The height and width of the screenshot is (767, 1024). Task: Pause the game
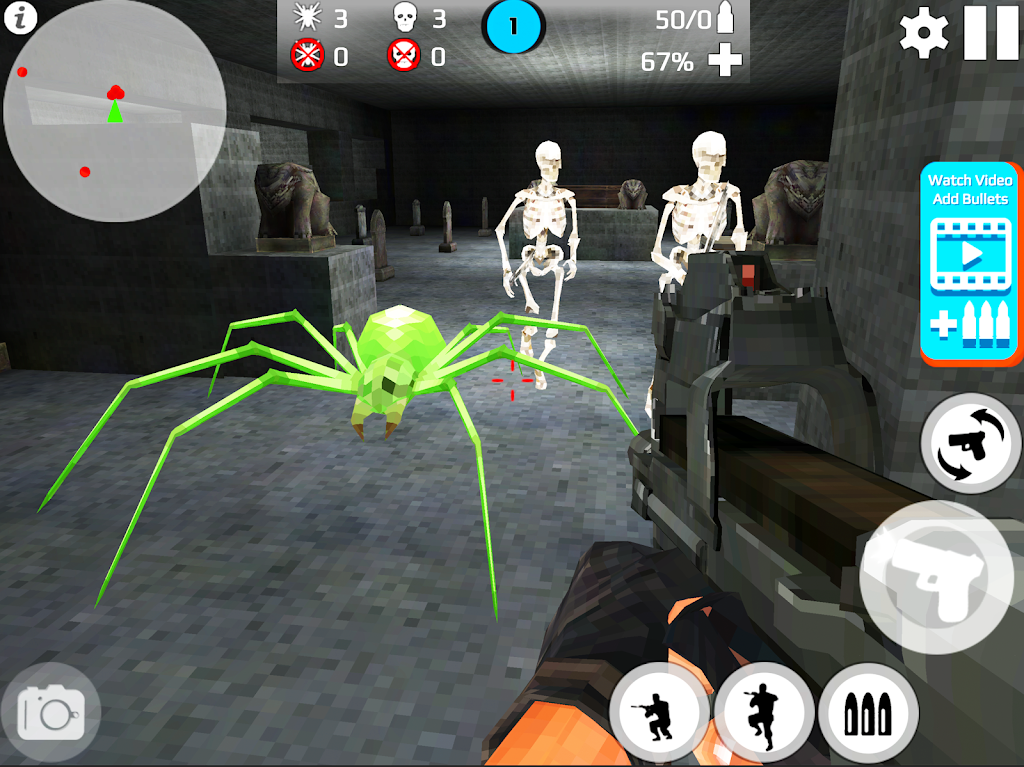coord(990,33)
